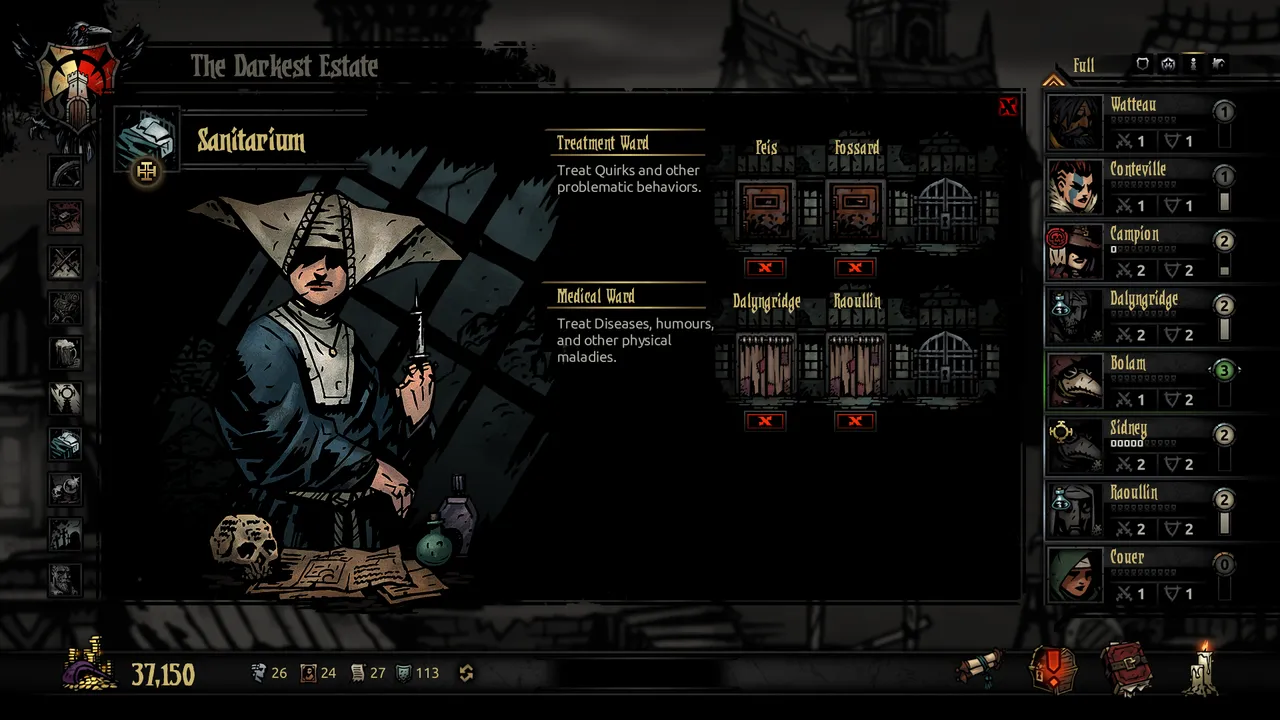Image resolution: width=1280 pixels, height=720 pixels.
Task: Click the lit candle icon
Action: click(1202, 667)
